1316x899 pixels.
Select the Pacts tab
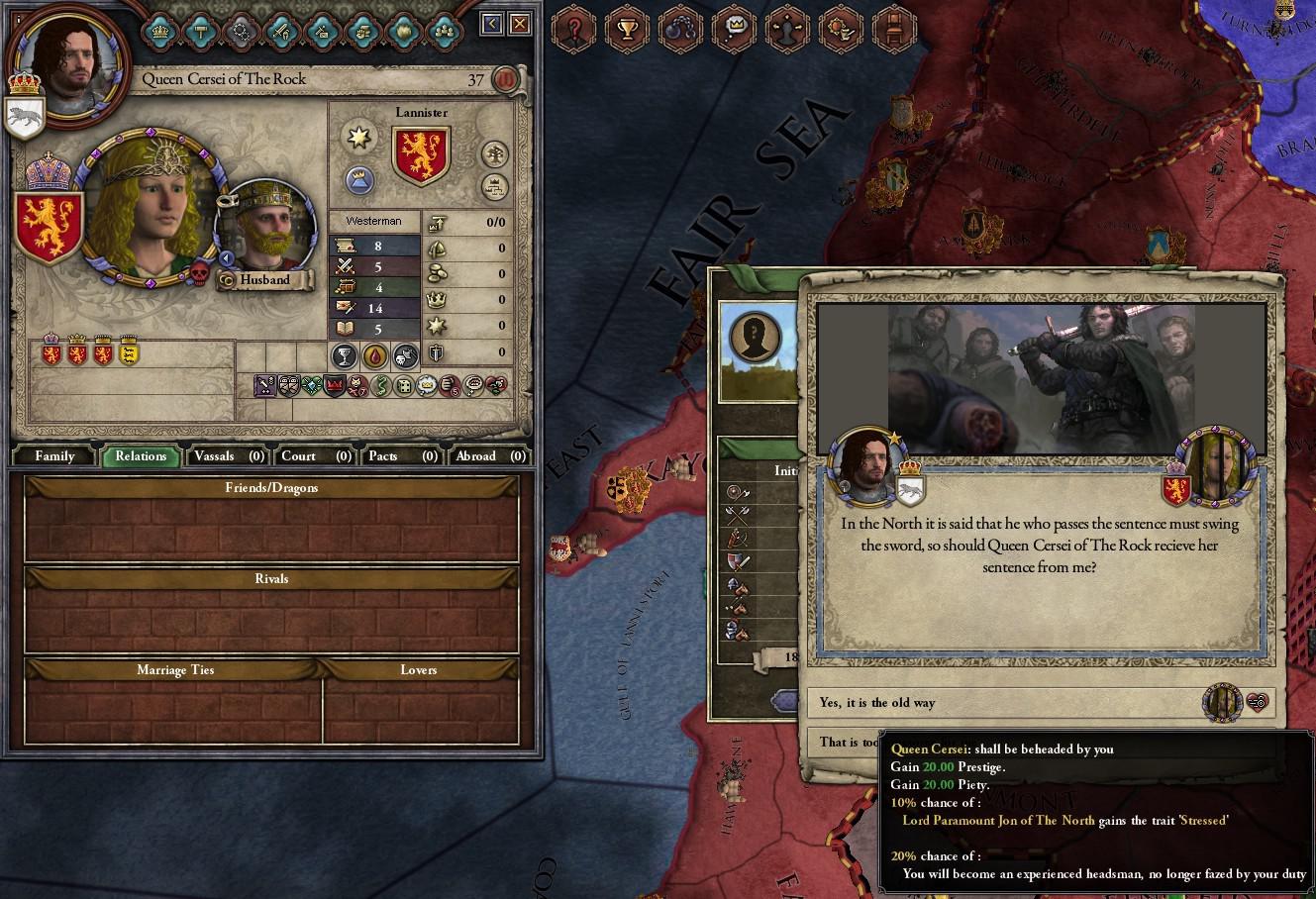click(x=401, y=456)
